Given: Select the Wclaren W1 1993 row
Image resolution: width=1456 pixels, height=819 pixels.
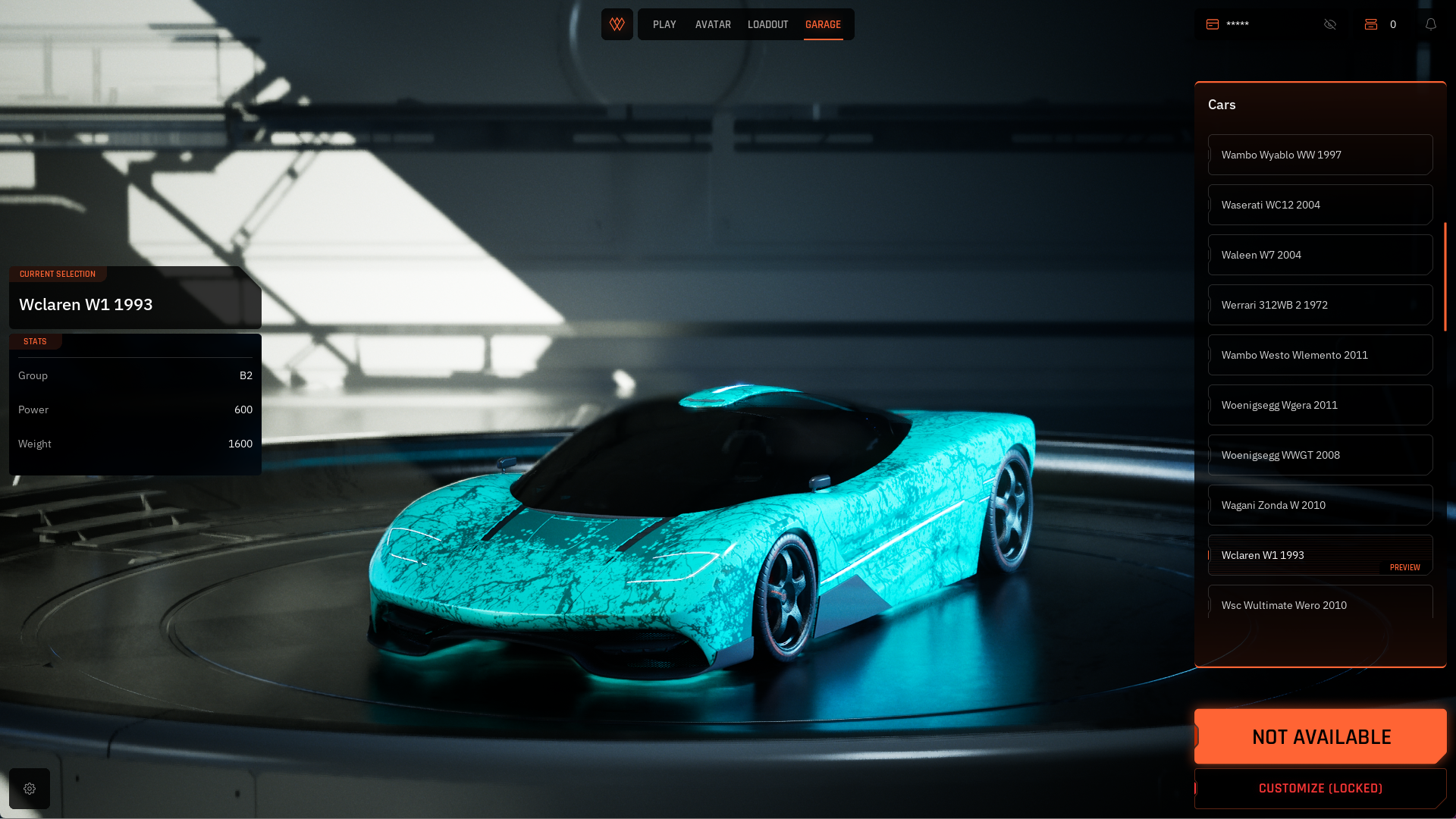Looking at the screenshot, I should click(x=1319, y=555).
